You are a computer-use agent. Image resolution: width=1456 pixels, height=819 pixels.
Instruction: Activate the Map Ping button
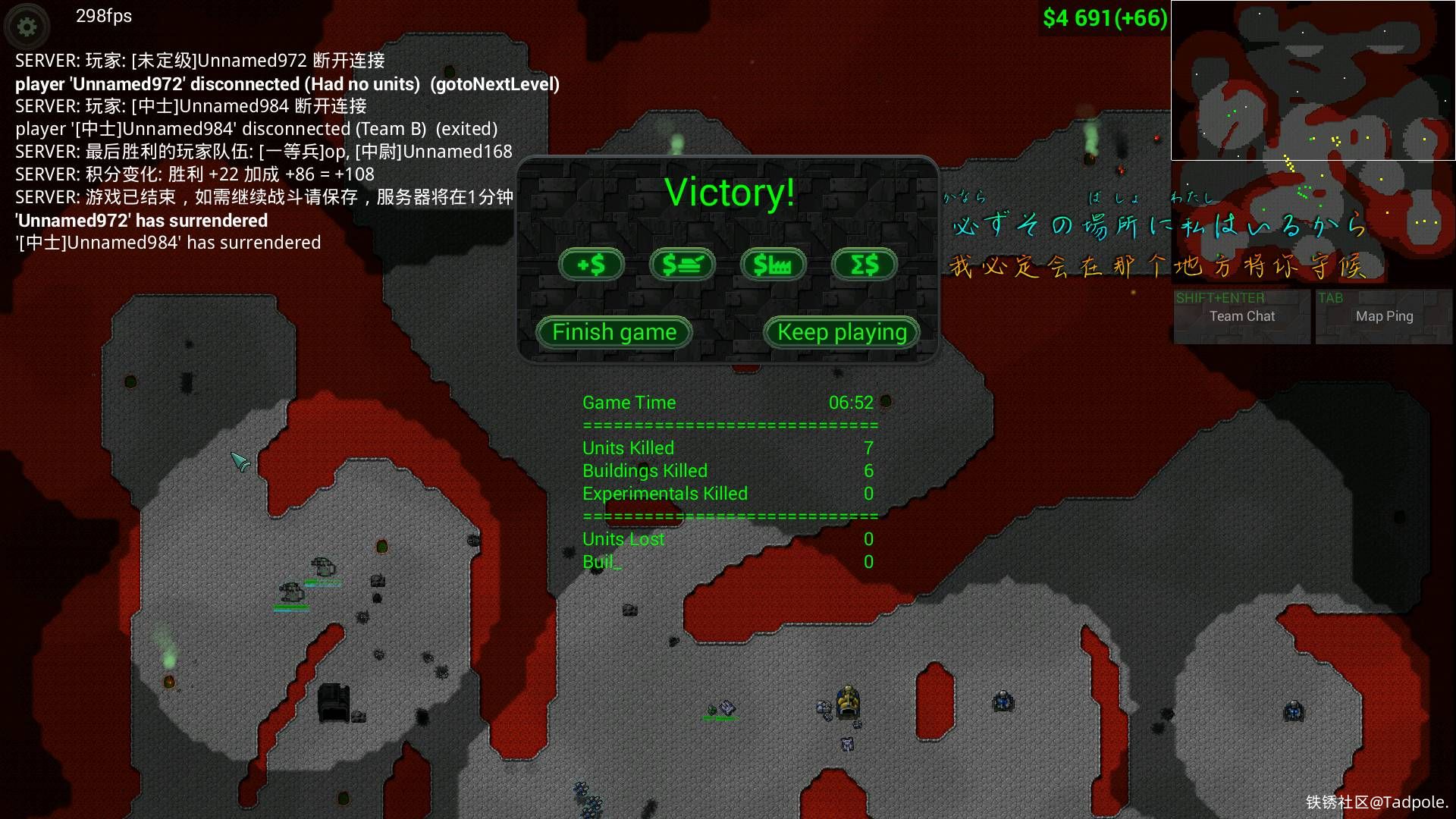[x=1384, y=316]
